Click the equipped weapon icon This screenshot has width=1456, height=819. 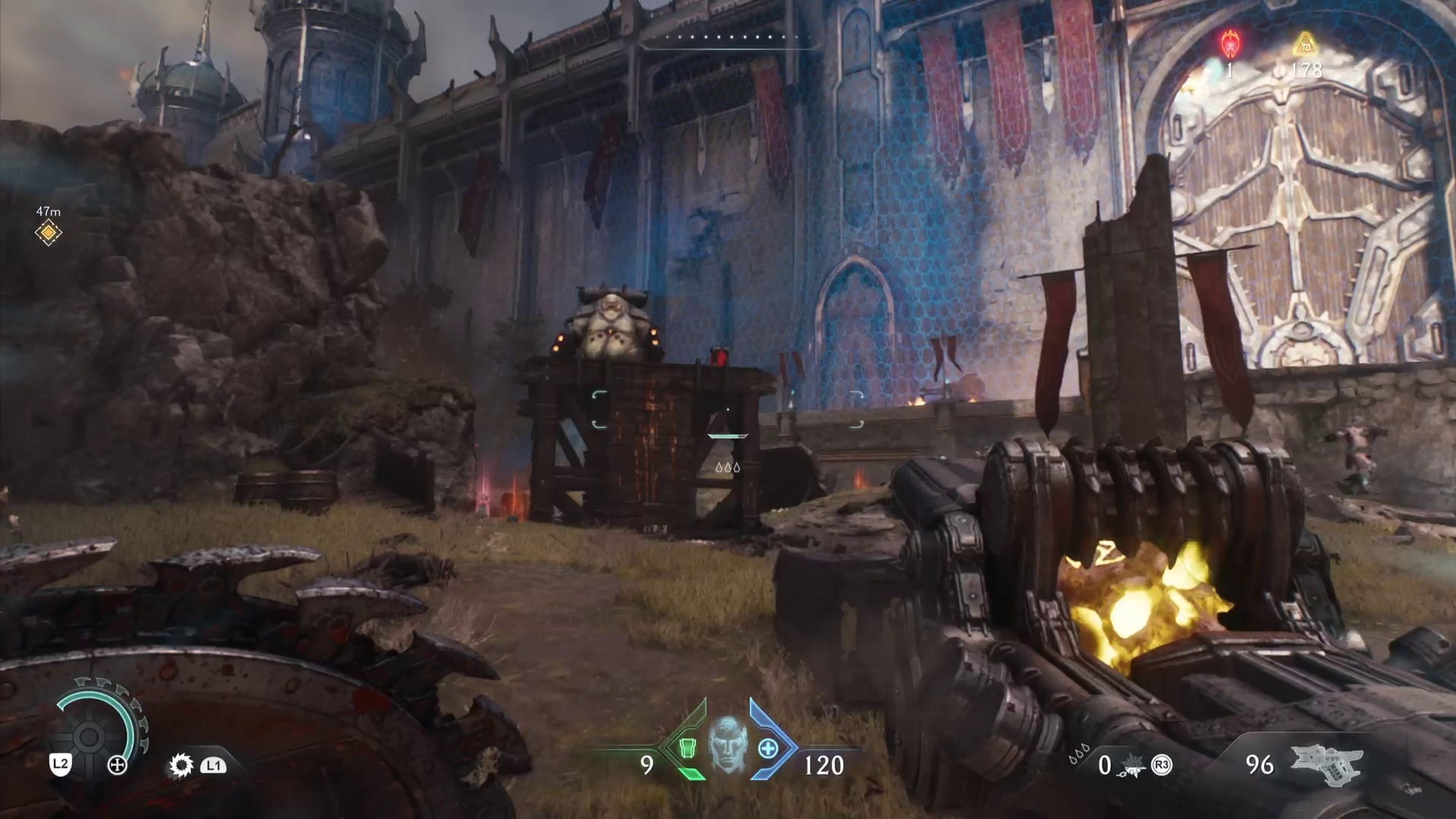click(1326, 765)
